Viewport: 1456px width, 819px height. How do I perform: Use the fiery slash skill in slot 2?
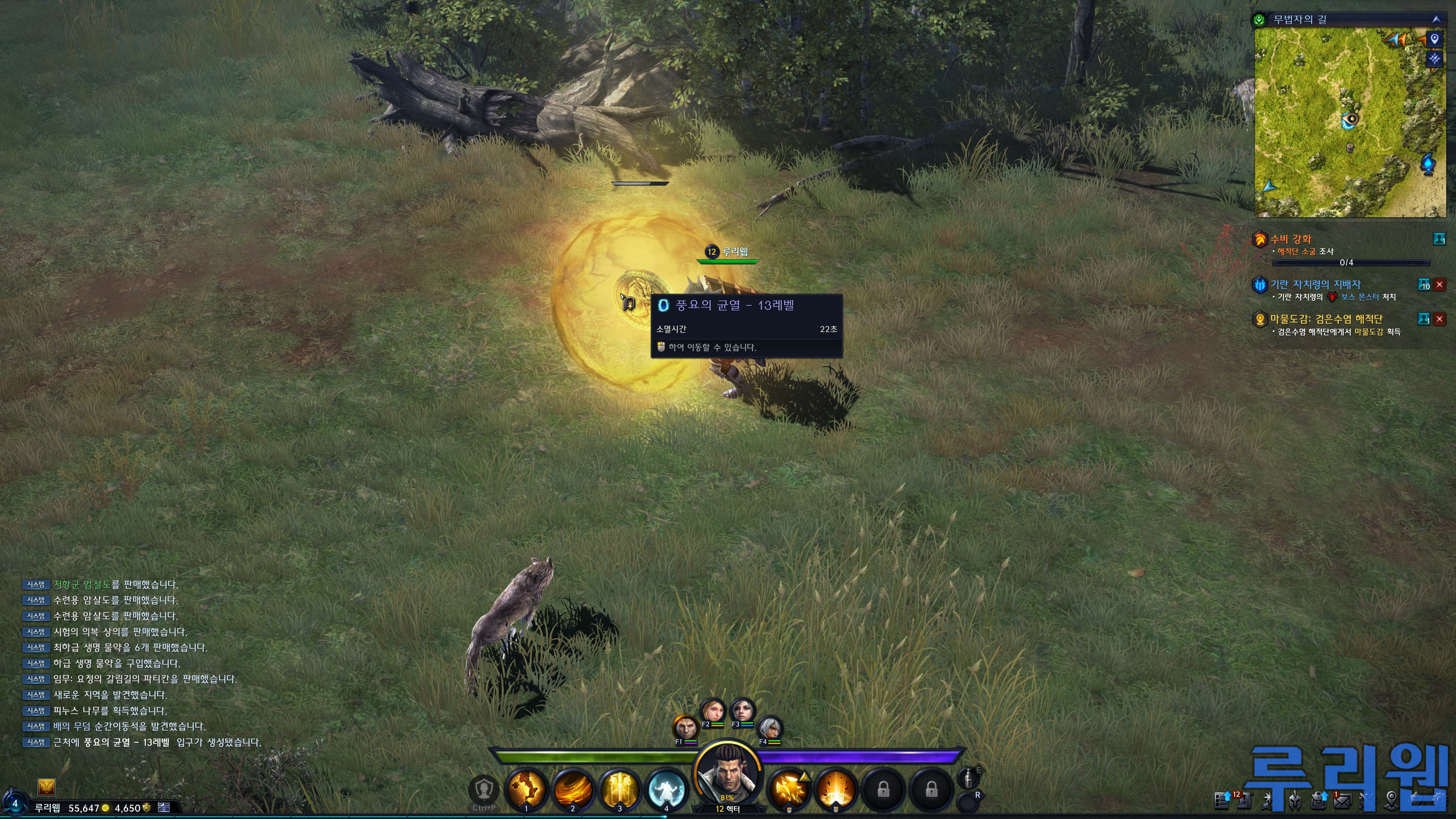tap(573, 789)
